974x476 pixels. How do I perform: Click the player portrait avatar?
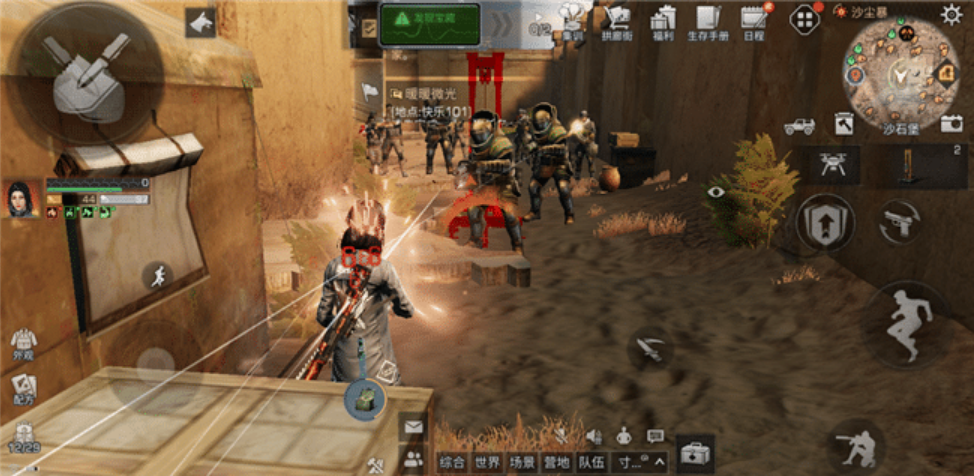(x=21, y=198)
